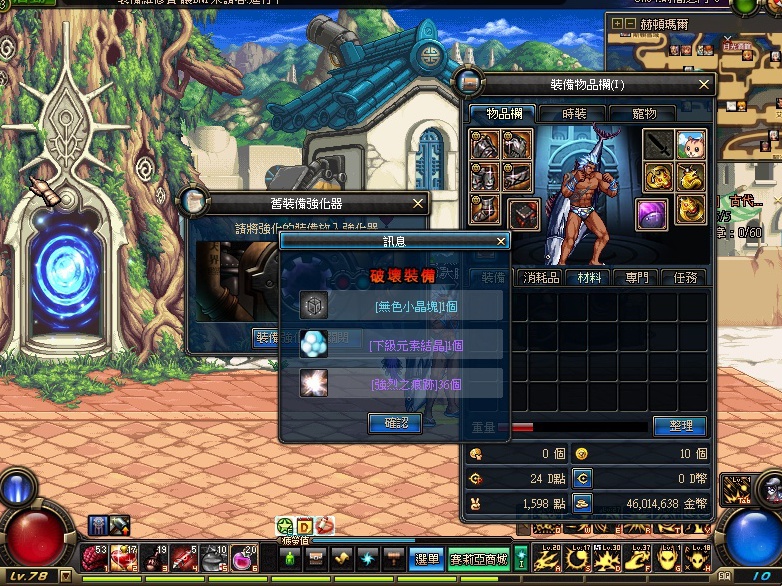Show the 材料 materials category
The image size is (782, 586).
588,278
